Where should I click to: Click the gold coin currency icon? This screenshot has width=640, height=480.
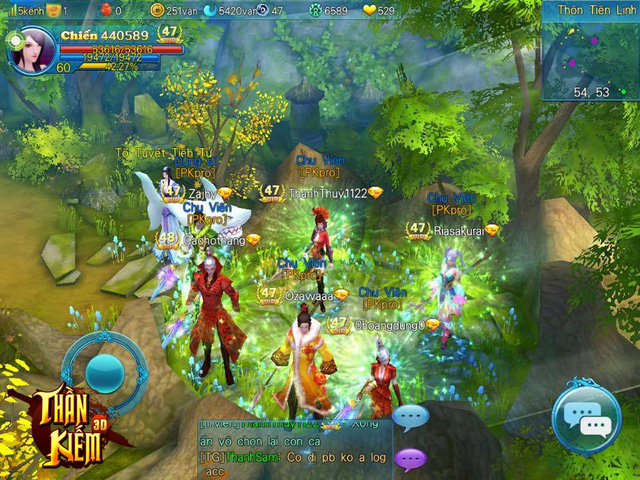tap(157, 10)
